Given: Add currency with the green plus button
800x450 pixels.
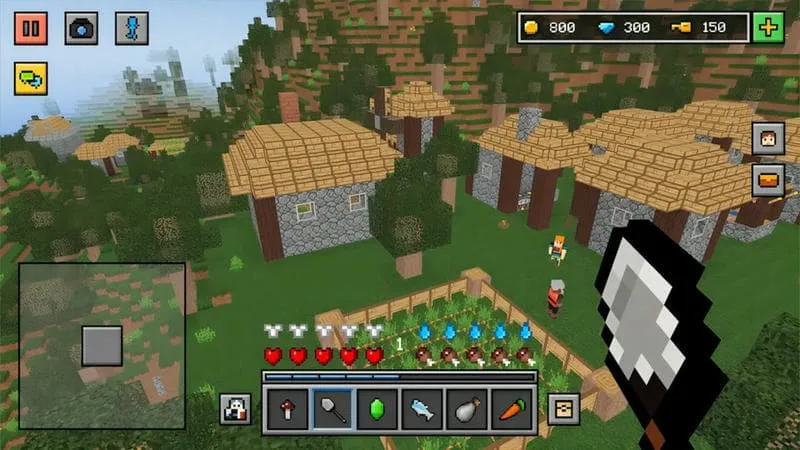Looking at the screenshot, I should coord(768,27).
